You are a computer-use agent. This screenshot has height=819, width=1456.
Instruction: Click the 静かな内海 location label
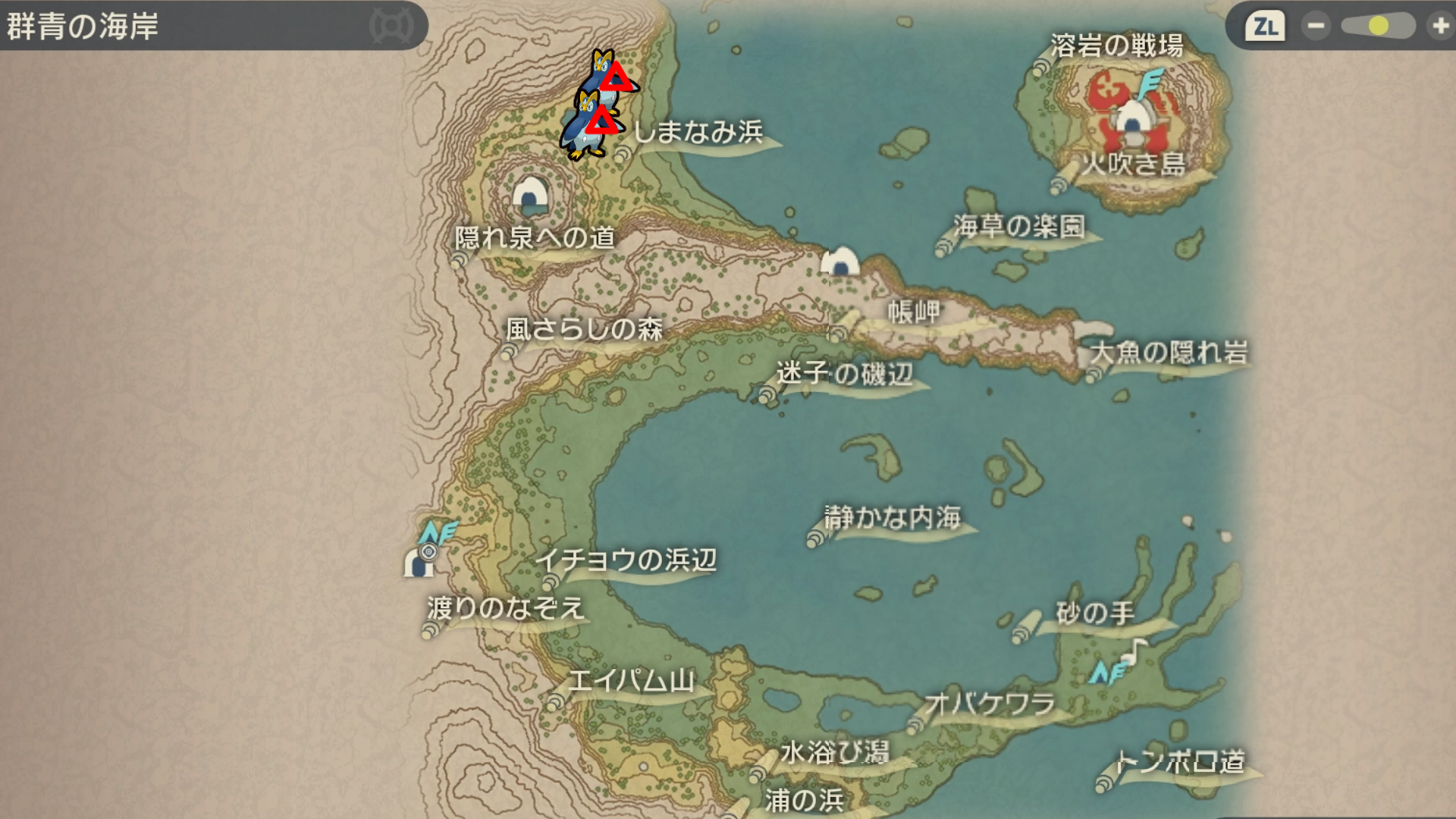893,518
